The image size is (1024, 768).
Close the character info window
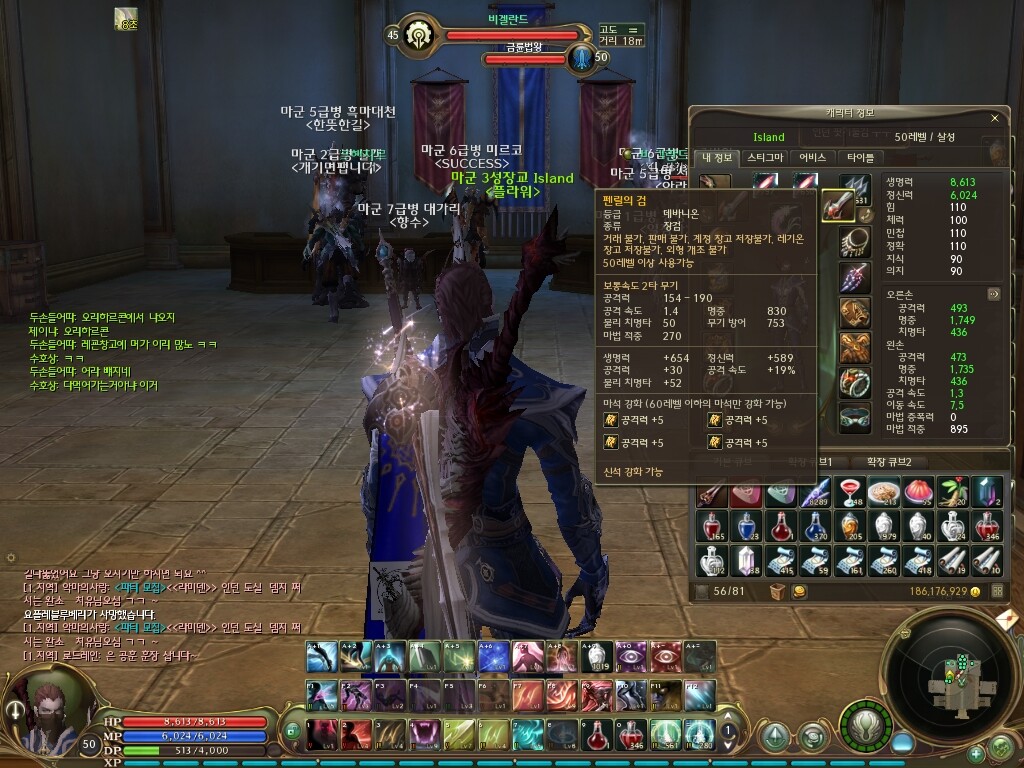[x=994, y=118]
